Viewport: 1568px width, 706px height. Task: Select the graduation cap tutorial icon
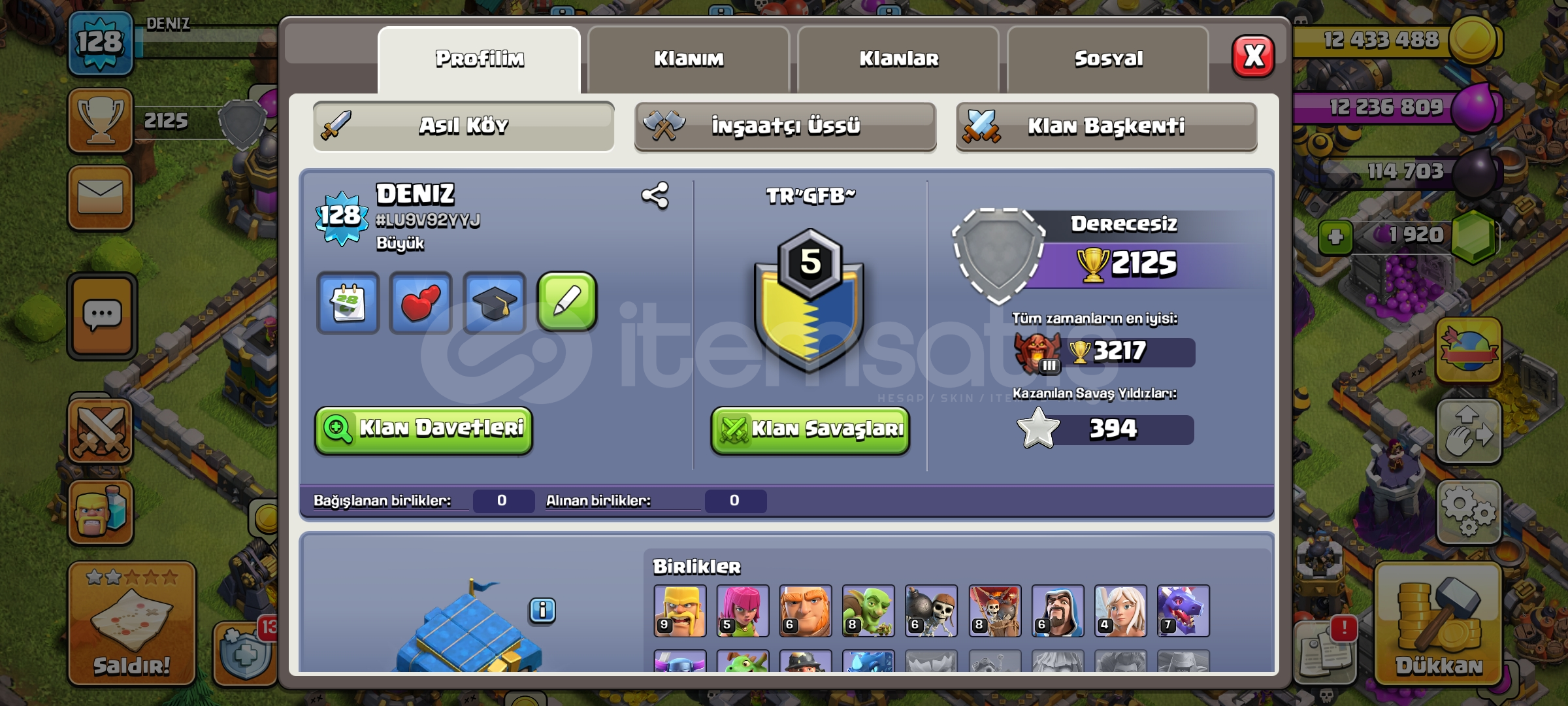click(495, 302)
